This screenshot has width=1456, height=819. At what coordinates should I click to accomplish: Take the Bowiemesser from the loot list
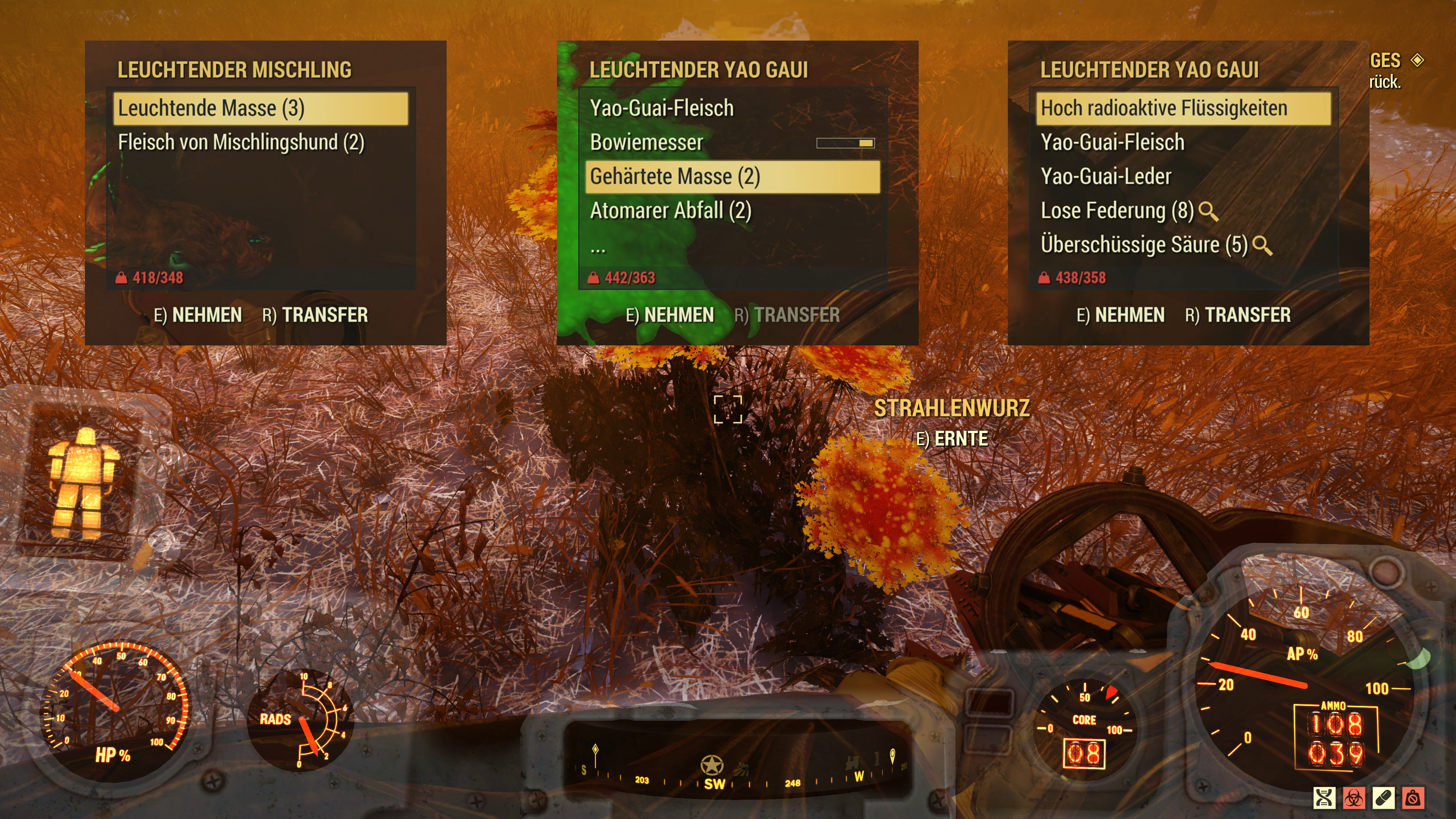[646, 143]
